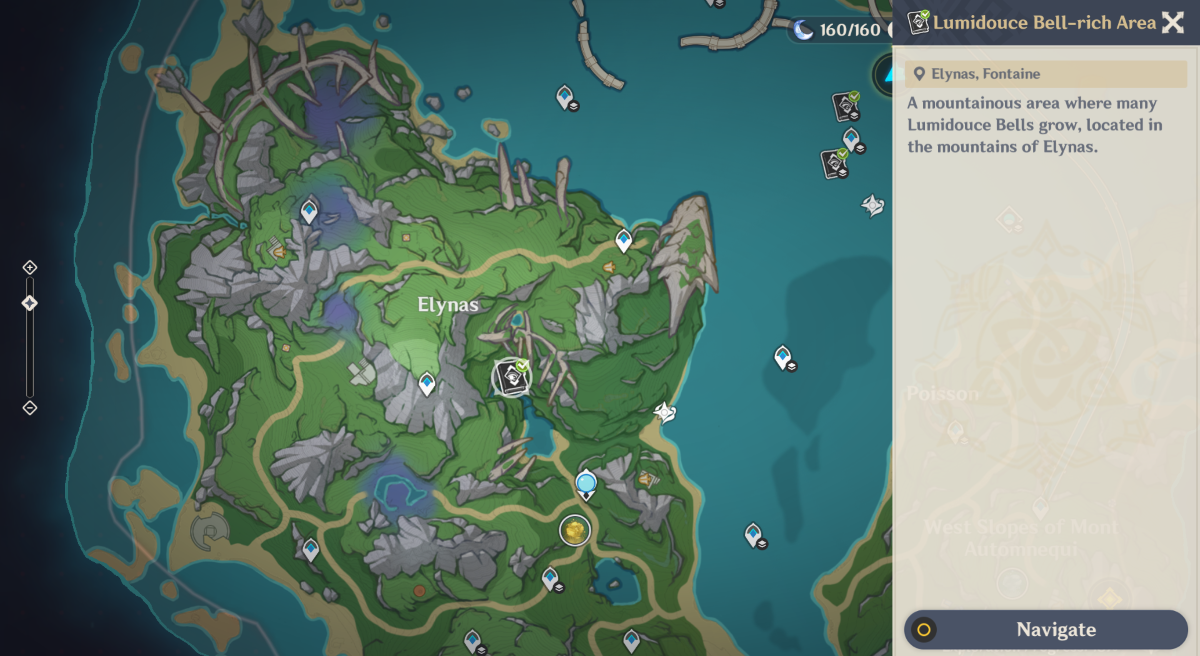Zoom out the map with minus button
This screenshot has height=656, width=1200.
(x=30, y=407)
